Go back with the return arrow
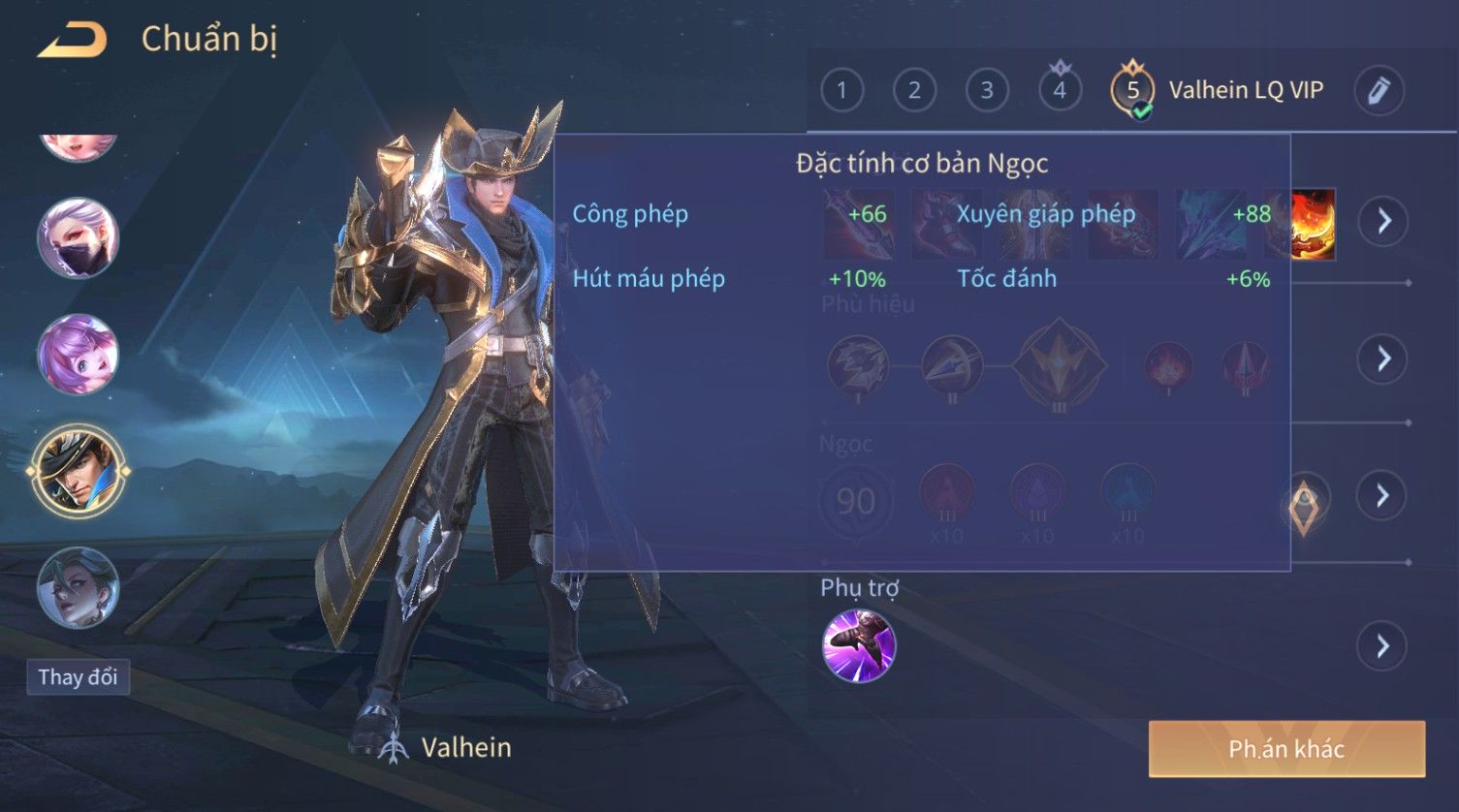The width and height of the screenshot is (1459, 812). [72, 41]
